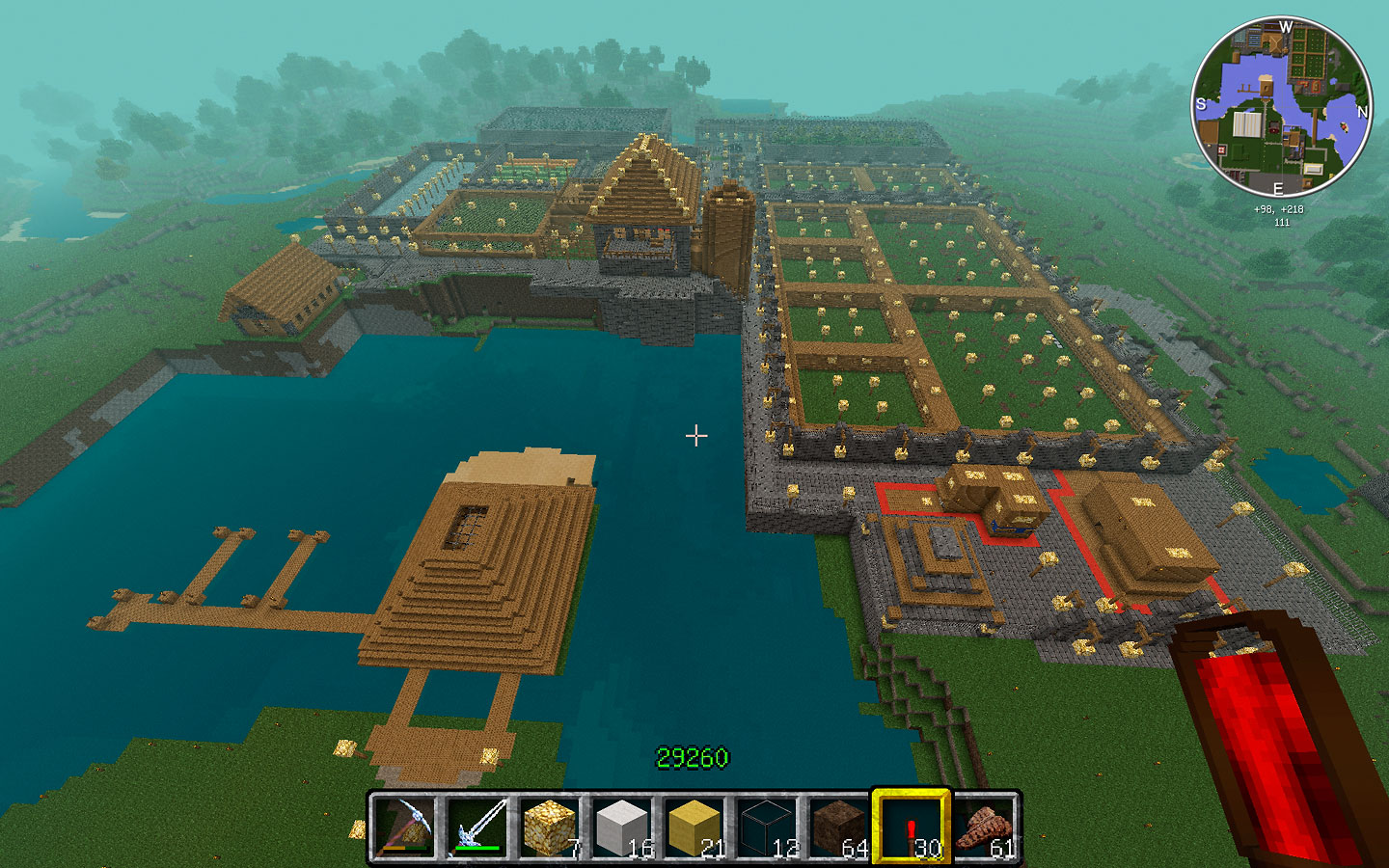The width and height of the screenshot is (1389, 868).
Task: Select the dirt block stack of 64
Action: [x=838, y=827]
